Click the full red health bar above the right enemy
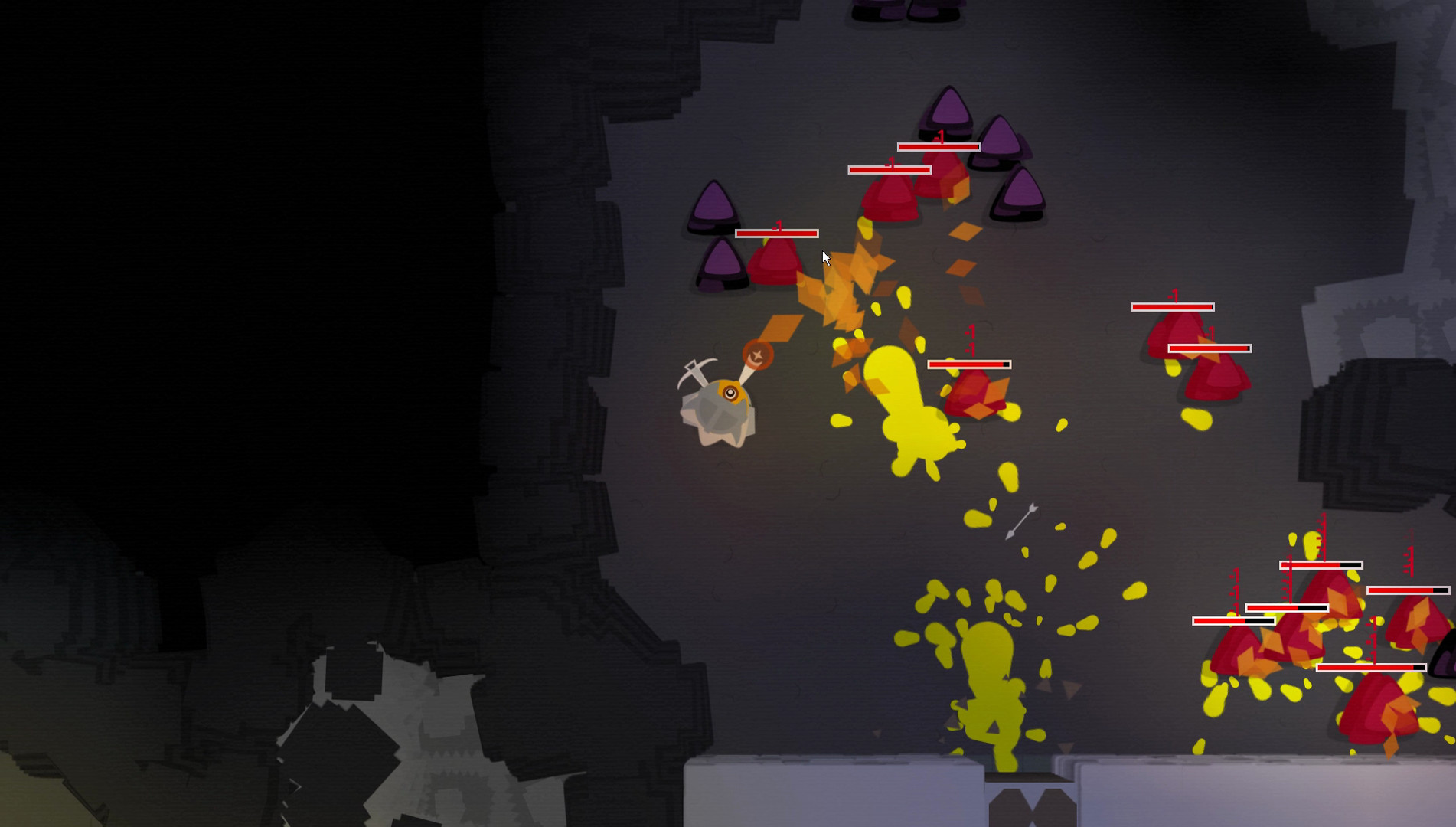Screen dimensions: 1456x827 click(1173, 306)
